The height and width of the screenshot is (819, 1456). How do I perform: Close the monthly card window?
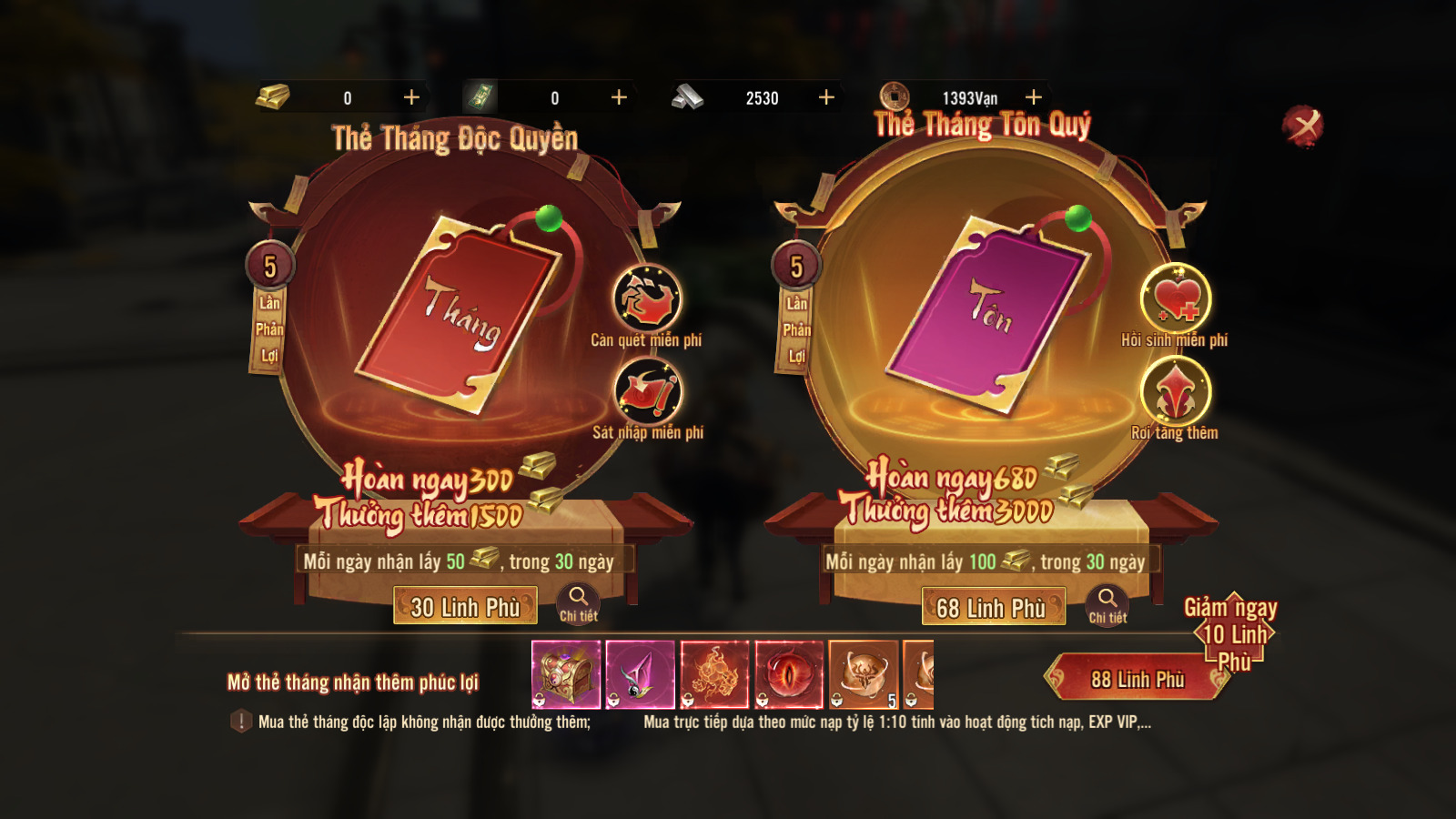(1303, 126)
